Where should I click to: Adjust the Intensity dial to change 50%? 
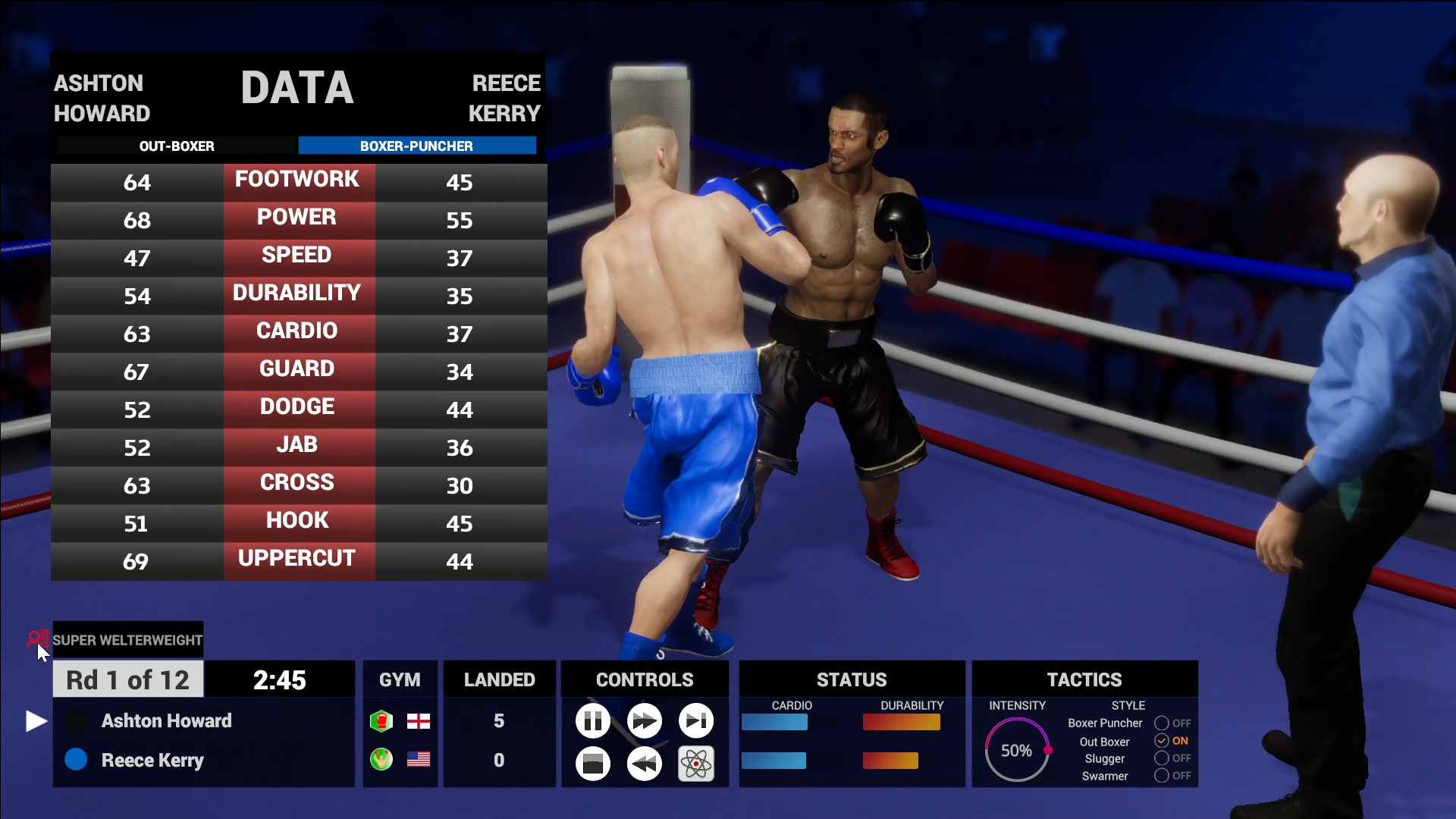click(1017, 750)
